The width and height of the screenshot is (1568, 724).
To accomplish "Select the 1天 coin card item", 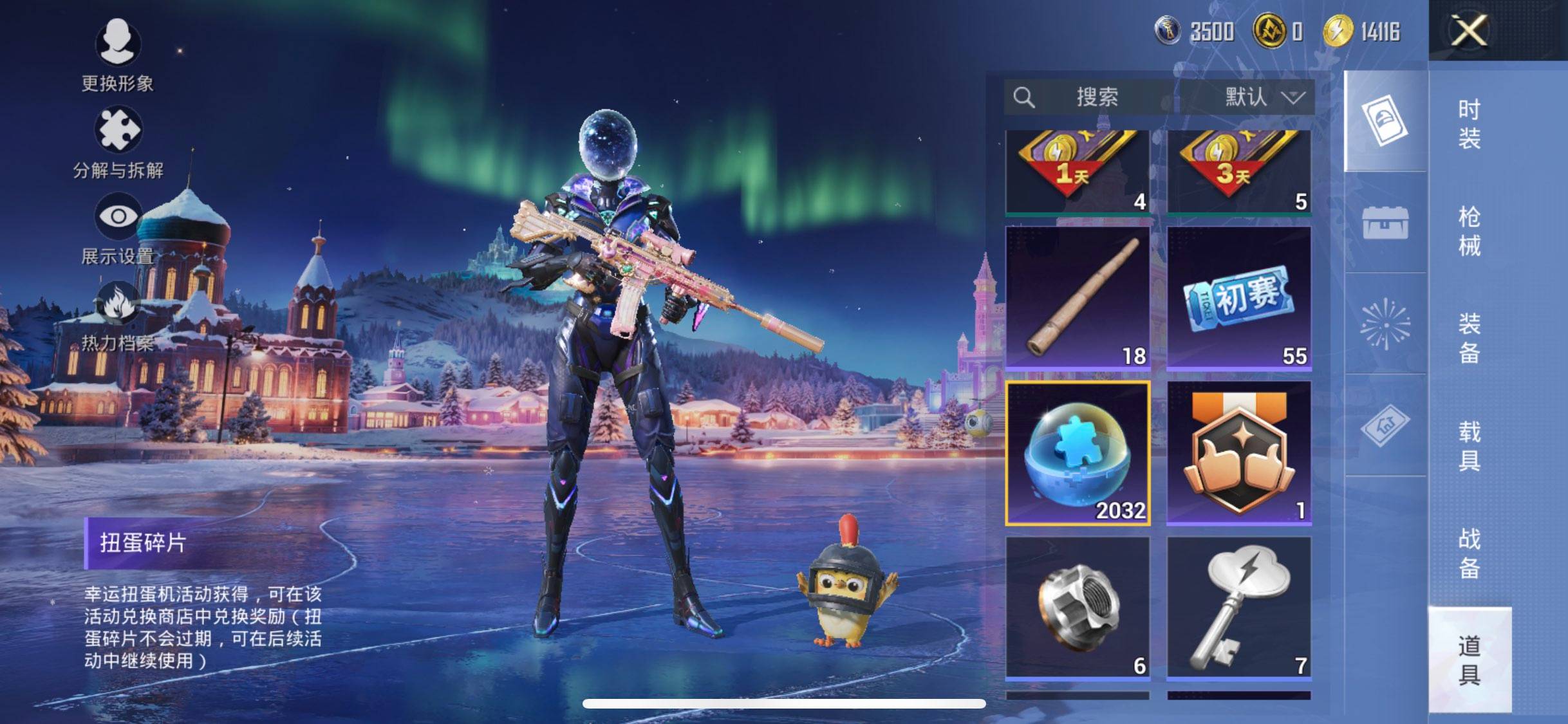I will (x=1078, y=171).
